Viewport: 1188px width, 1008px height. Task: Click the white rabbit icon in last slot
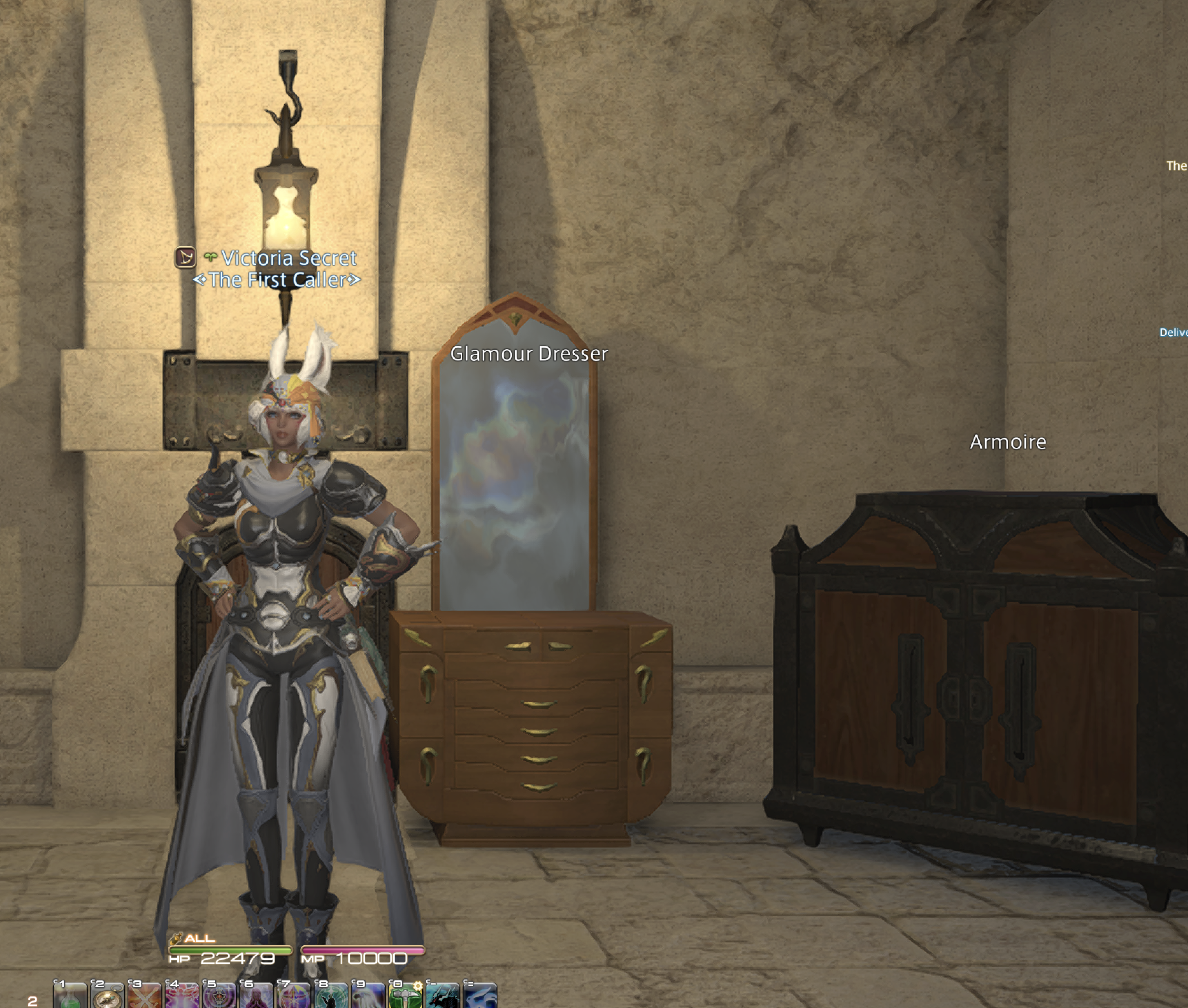point(479,997)
